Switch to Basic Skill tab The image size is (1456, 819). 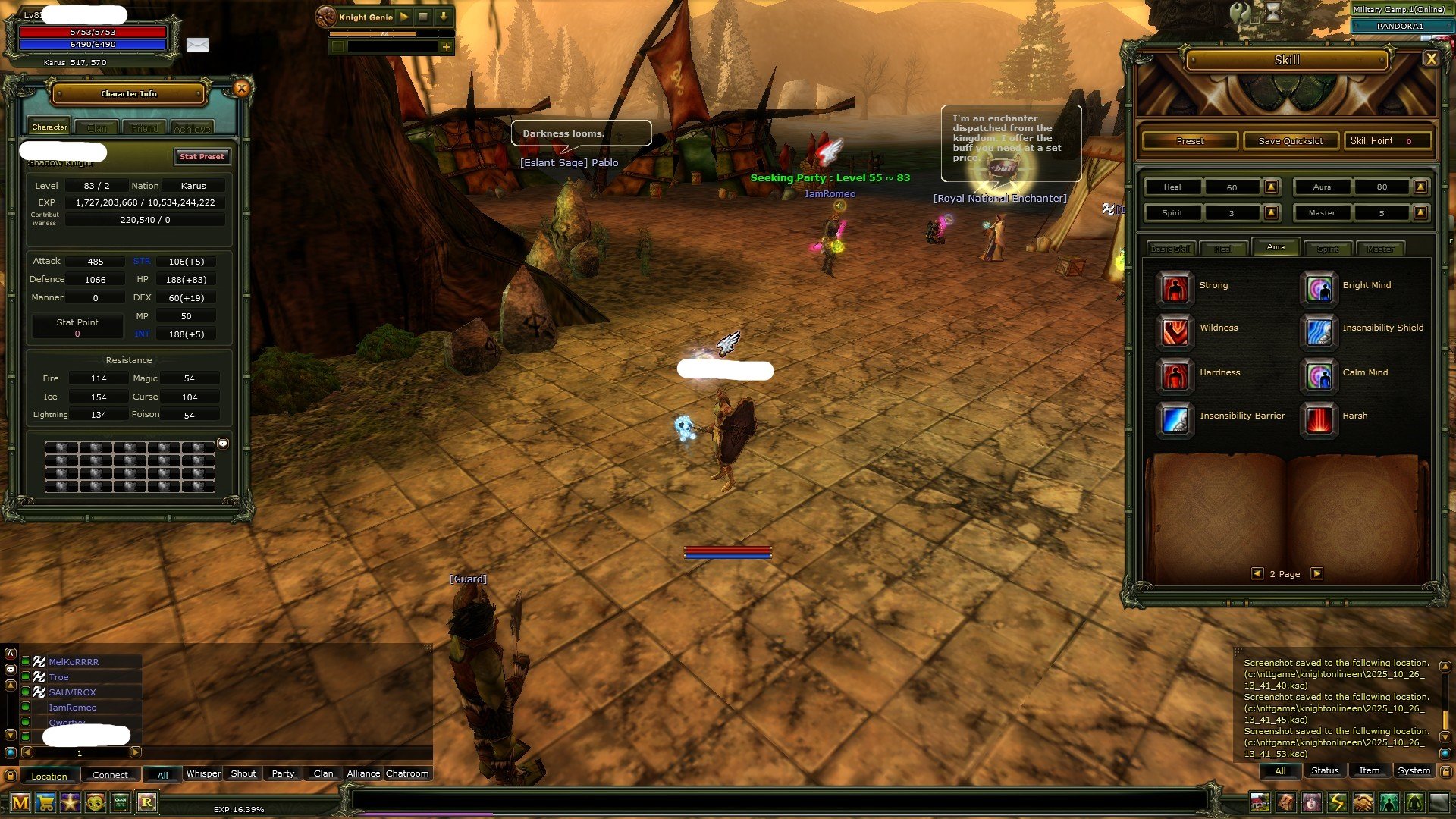1171,249
